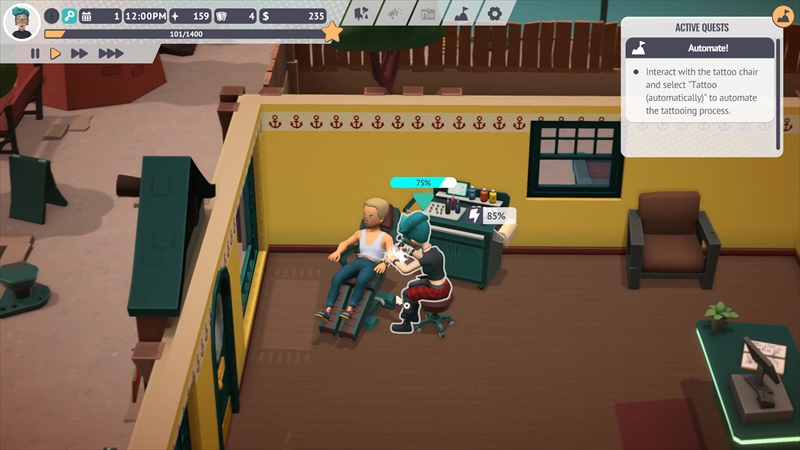Open the chair-and-paint build menu tab
The width and height of the screenshot is (800, 450).
click(x=362, y=14)
